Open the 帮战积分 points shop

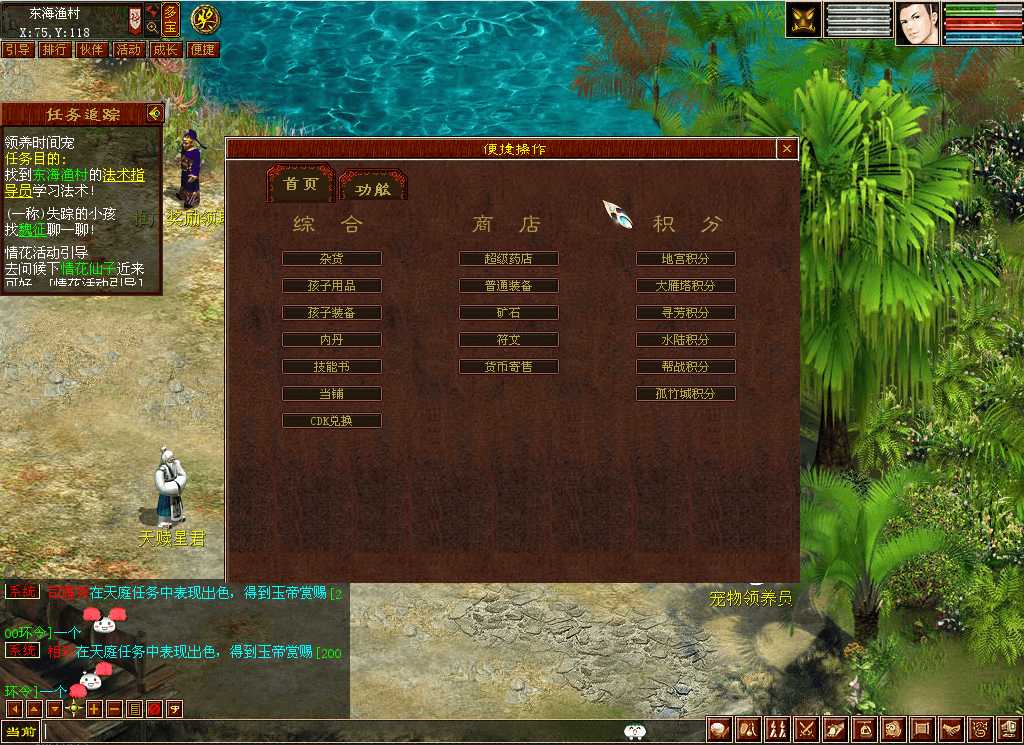click(686, 367)
